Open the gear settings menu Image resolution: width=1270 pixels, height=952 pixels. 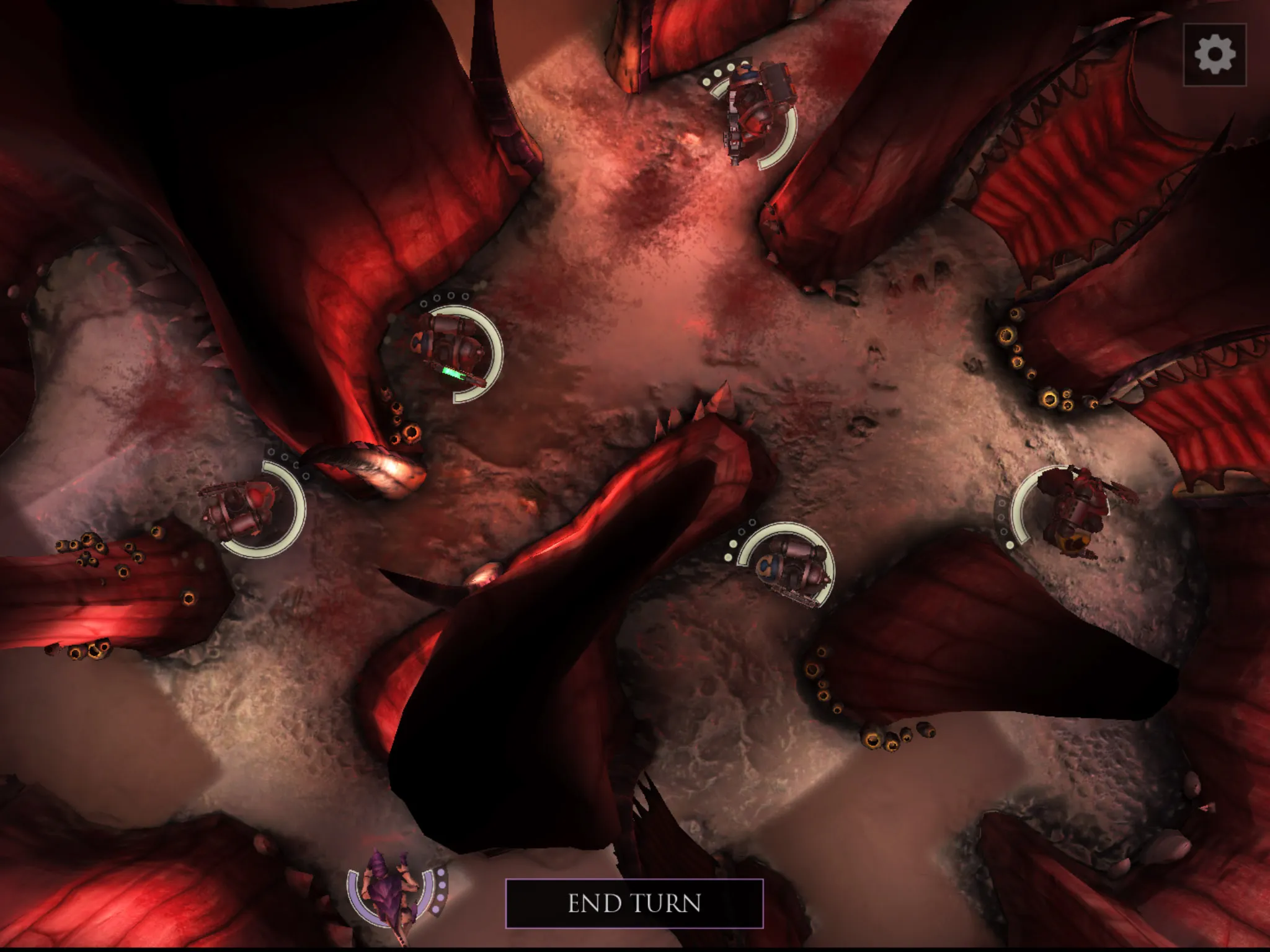(1214, 55)
